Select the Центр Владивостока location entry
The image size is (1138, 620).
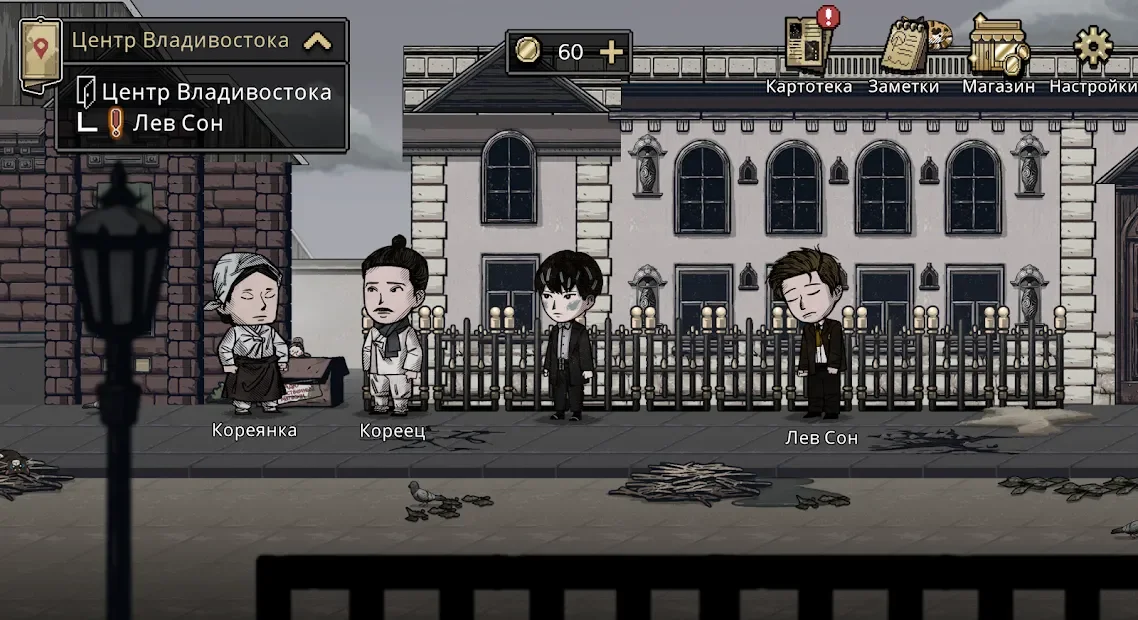(x=205, y=92)
